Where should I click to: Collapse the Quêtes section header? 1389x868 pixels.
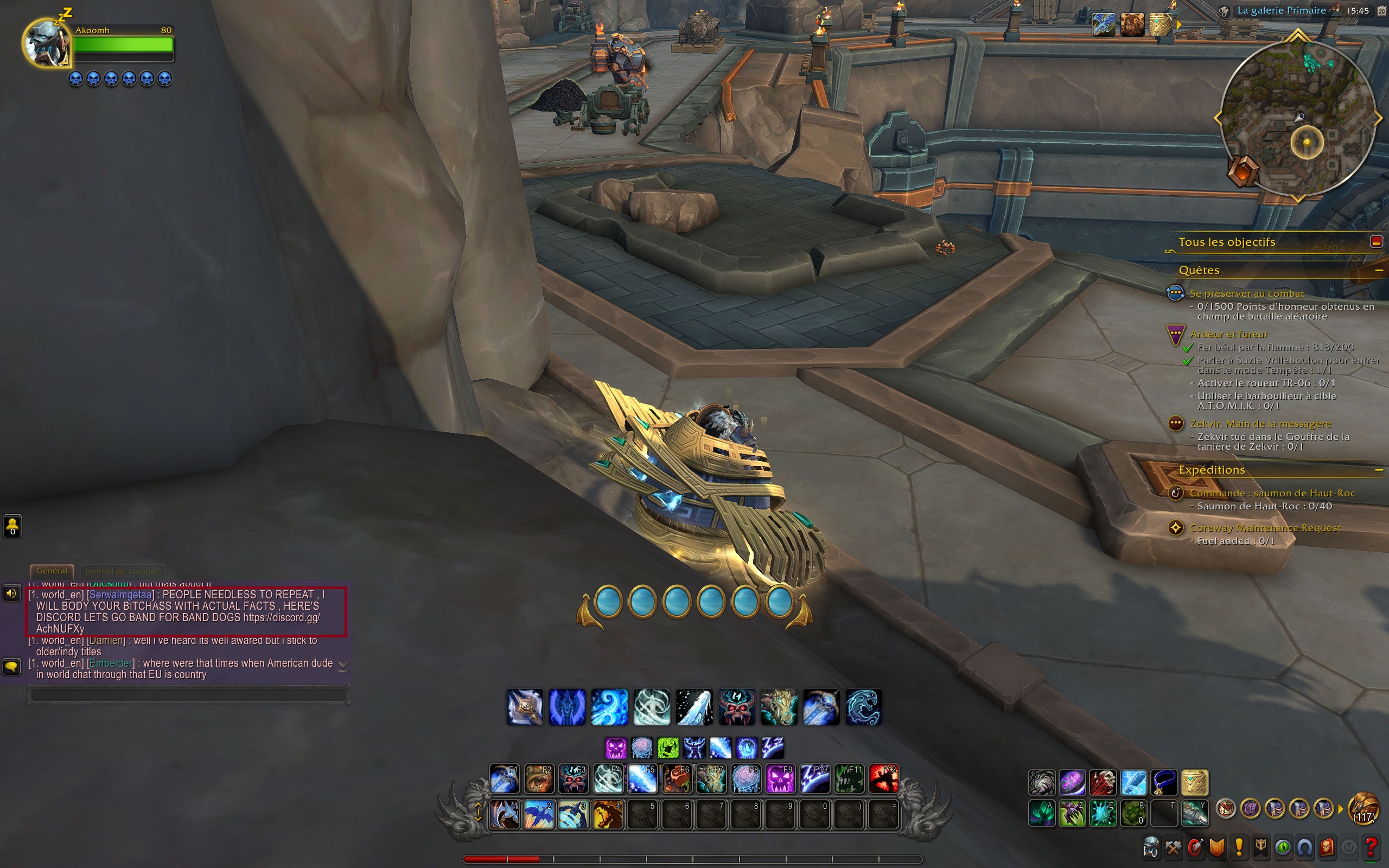click(x=1378, y=270)
